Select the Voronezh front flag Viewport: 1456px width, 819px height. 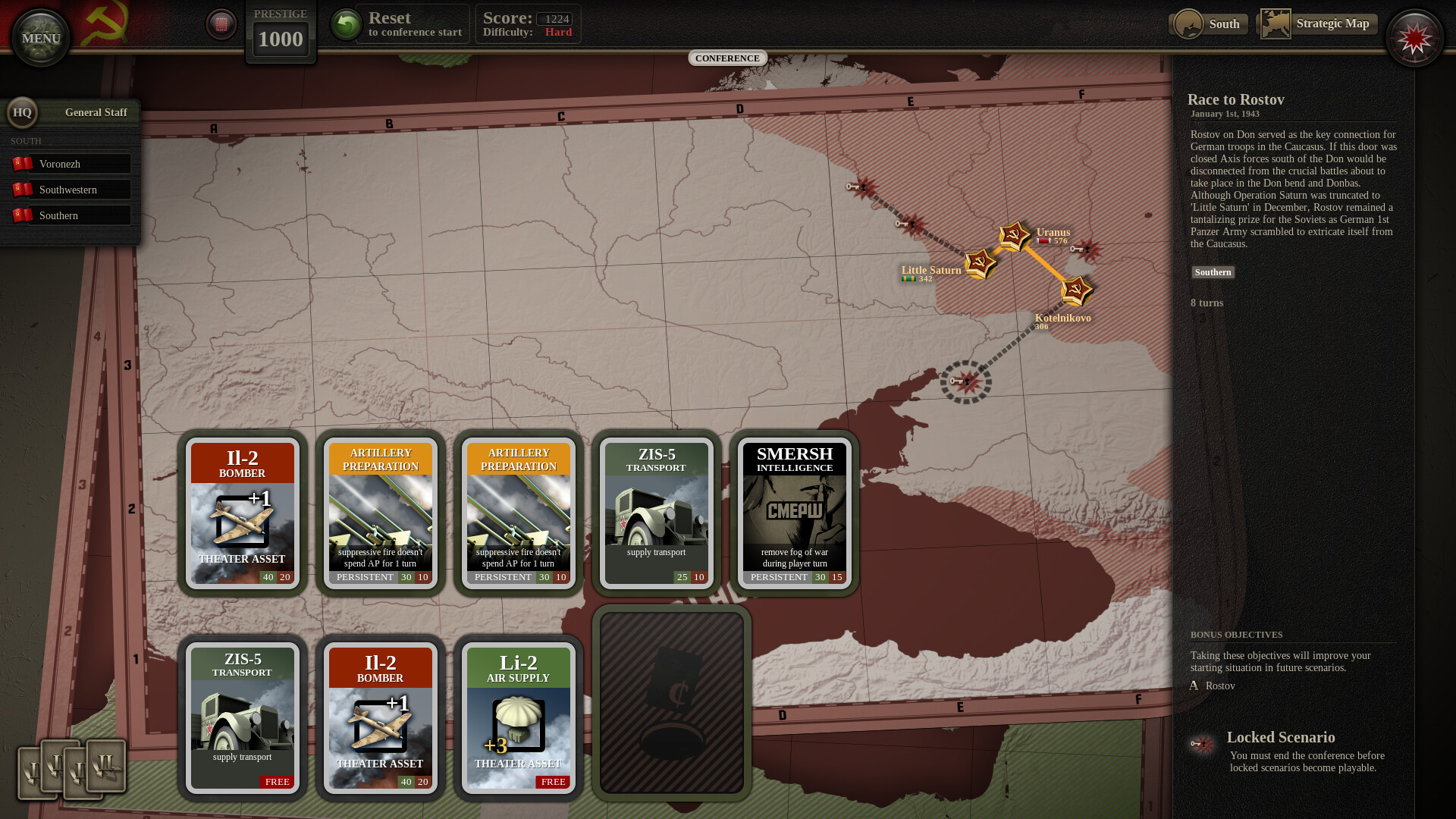[x=71, y=163]
